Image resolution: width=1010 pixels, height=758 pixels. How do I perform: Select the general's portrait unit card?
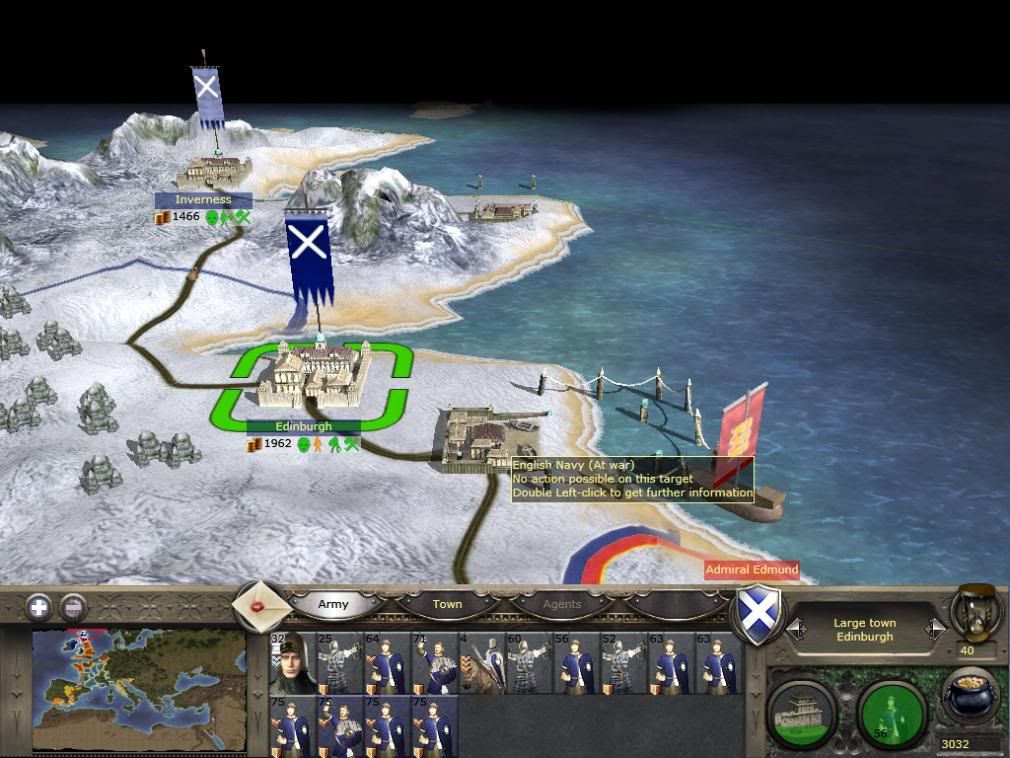tap(291, 663)
